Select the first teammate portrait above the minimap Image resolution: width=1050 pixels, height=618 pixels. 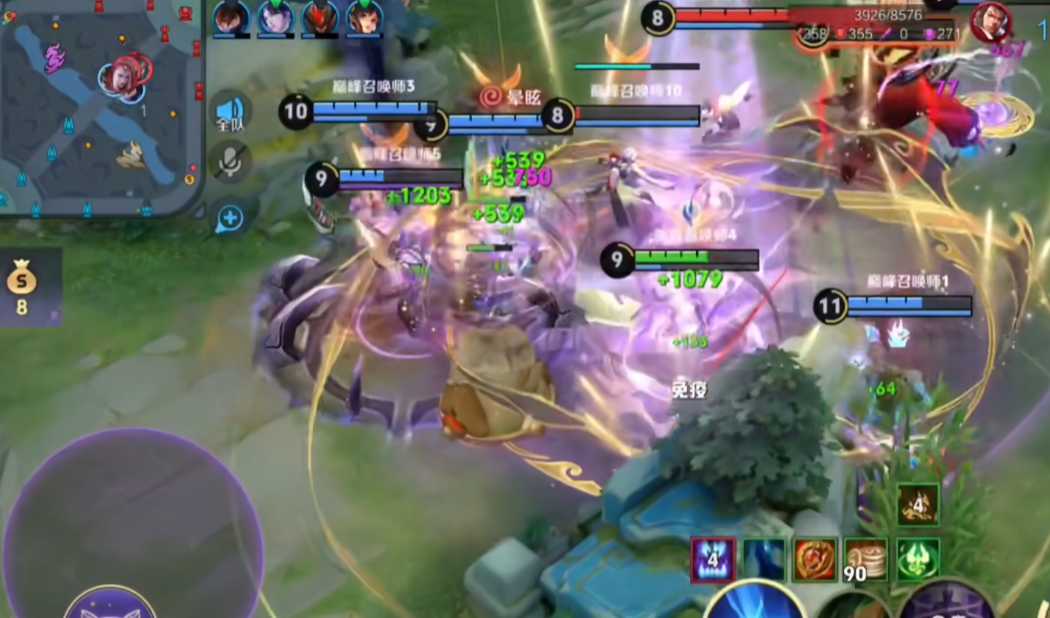click(231, 18)
